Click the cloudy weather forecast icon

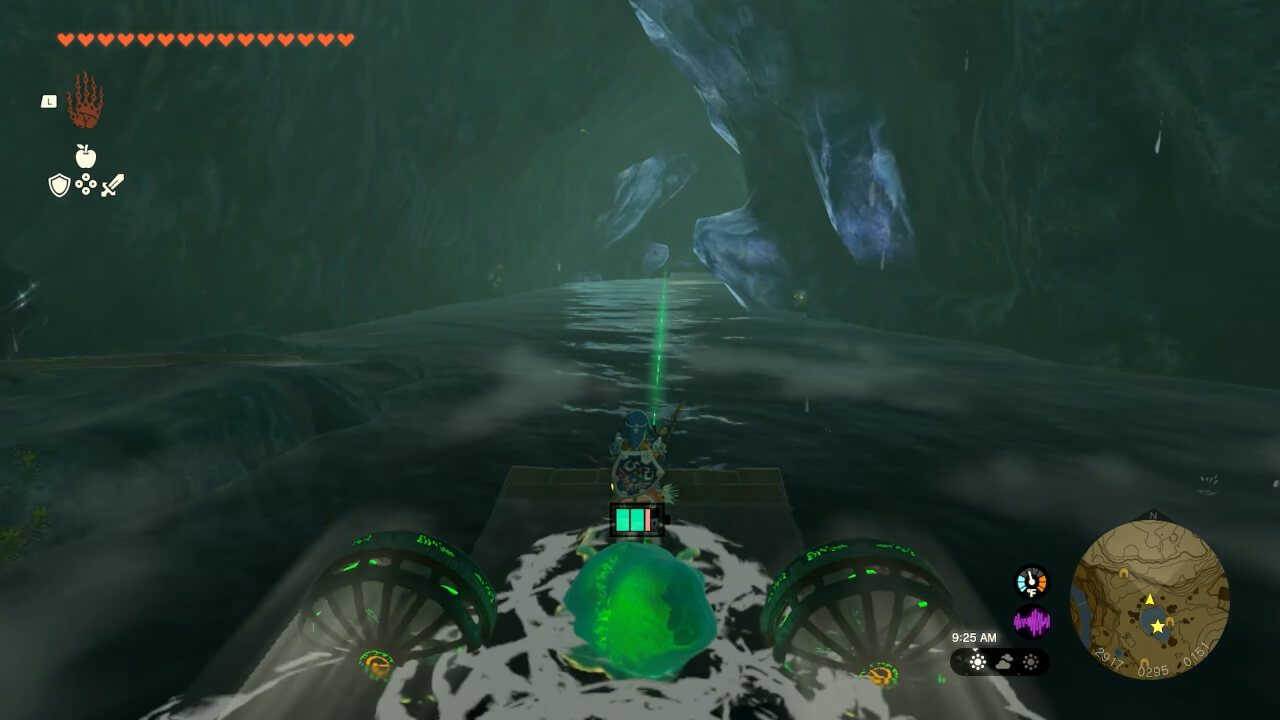(1005, 662)
